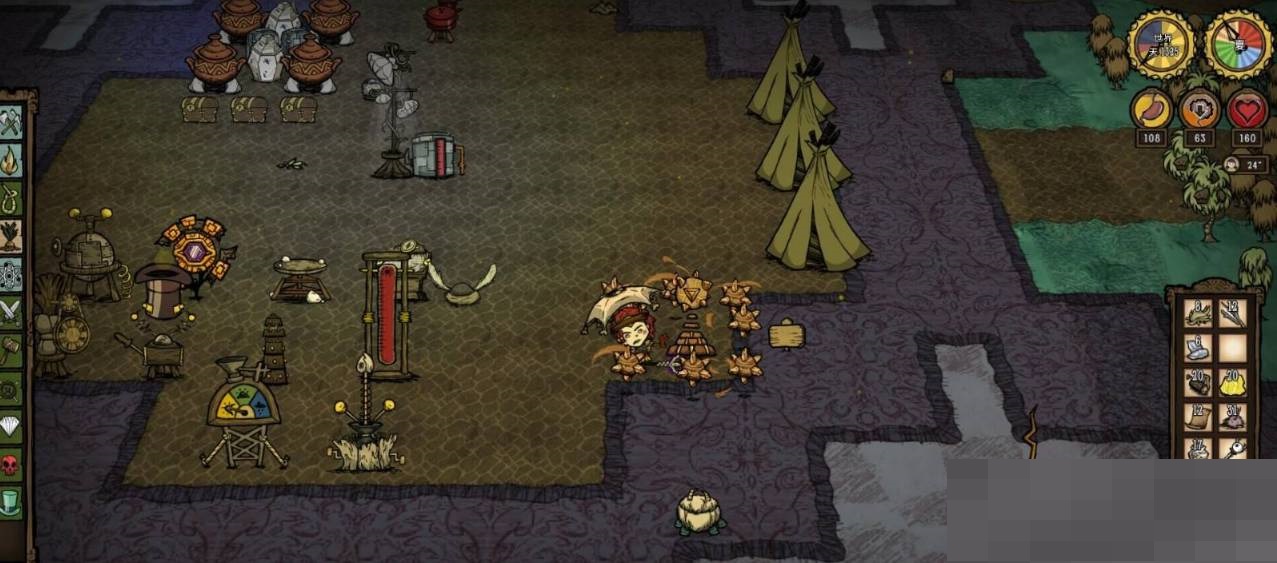Select the cut grass stack of 8
The height and width of the screenshot is (563, 1277).
point(1198,314)
